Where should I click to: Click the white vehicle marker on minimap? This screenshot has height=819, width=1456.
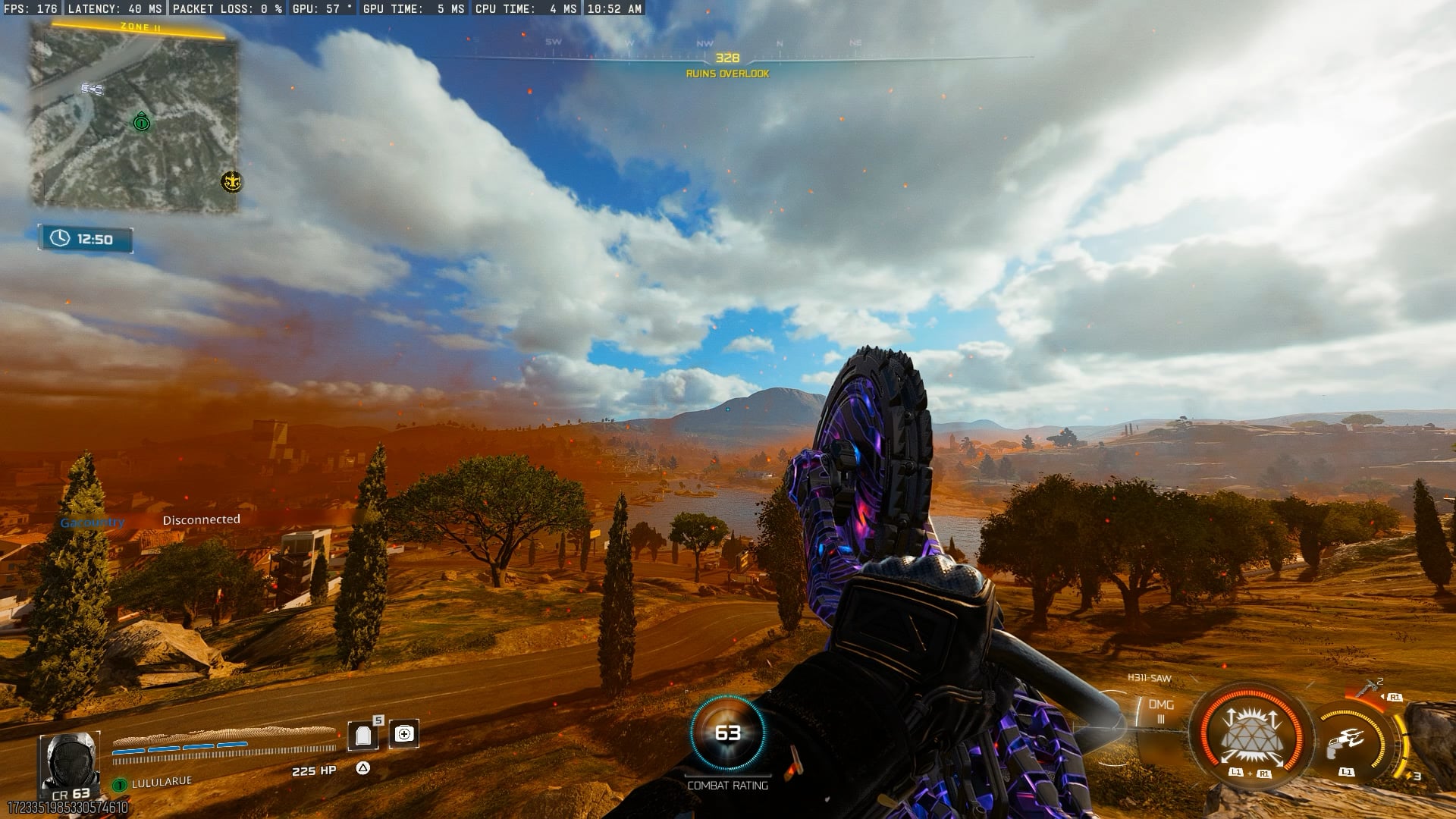[x=93, y=89]
